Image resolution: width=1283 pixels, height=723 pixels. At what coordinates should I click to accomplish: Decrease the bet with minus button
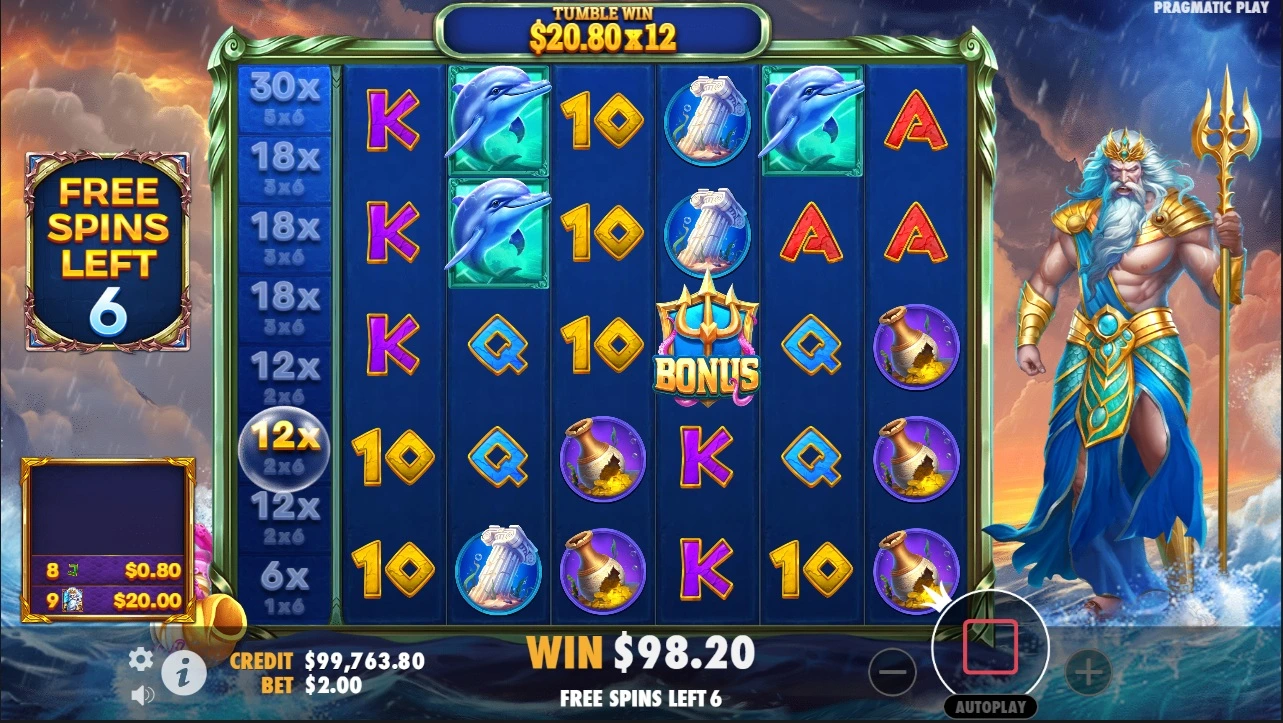[x=892, y=672]
